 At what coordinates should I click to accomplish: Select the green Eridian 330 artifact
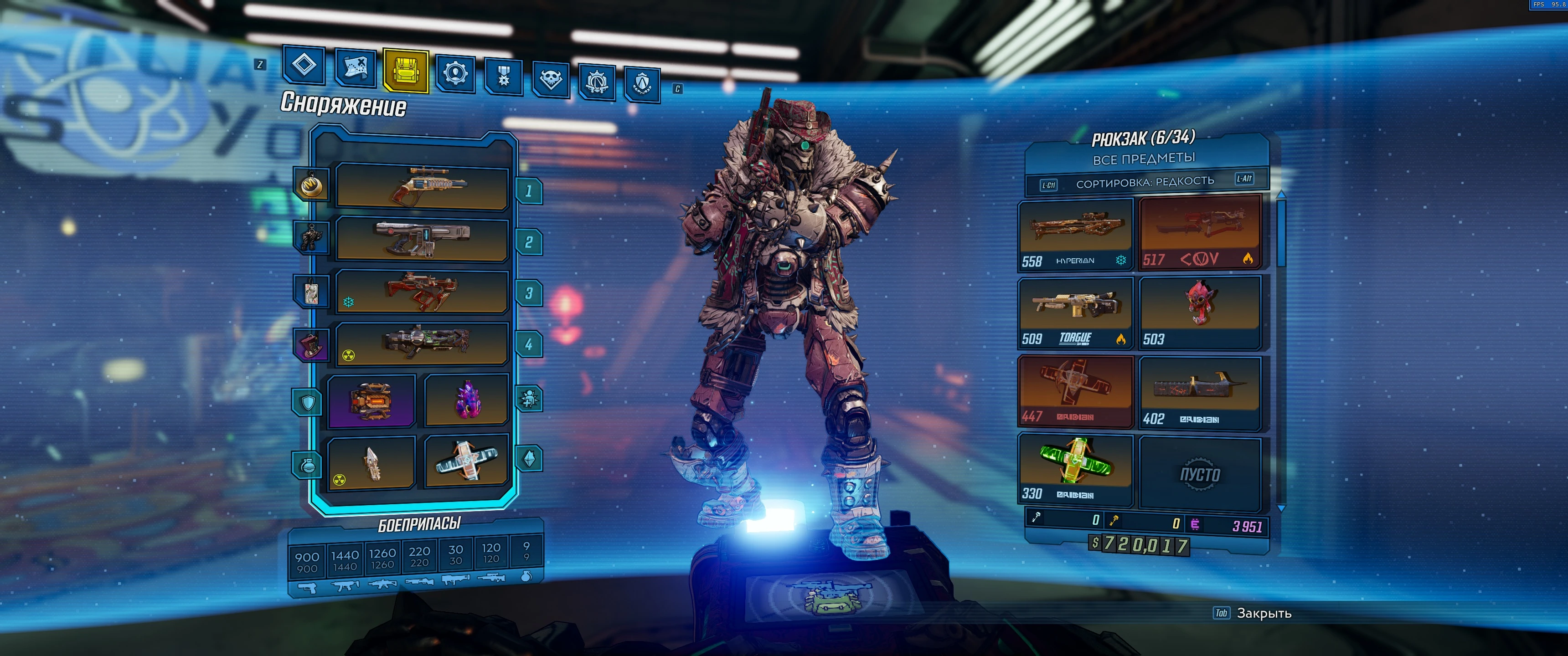[1075, 469]
